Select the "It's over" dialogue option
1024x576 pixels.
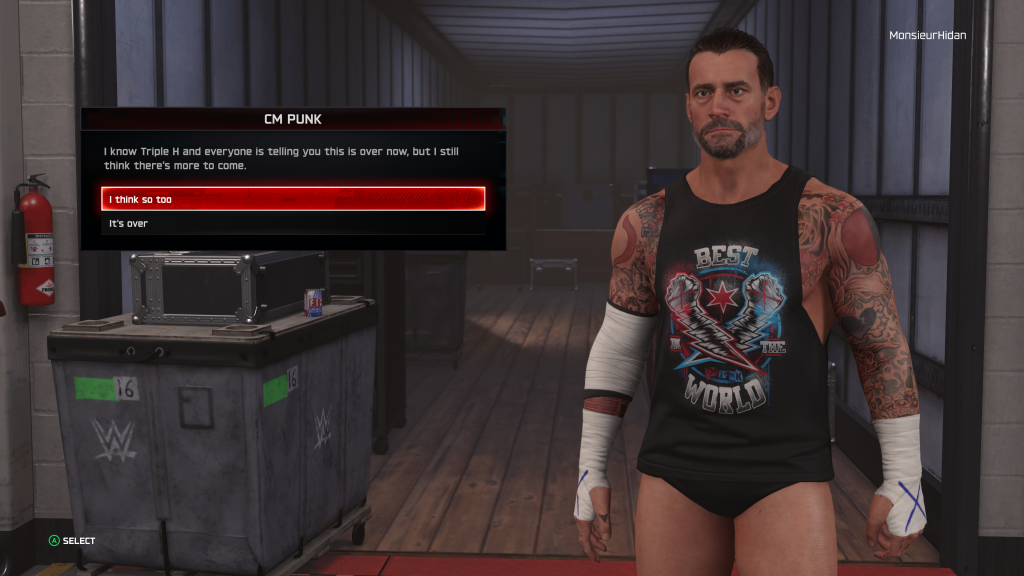293,223
